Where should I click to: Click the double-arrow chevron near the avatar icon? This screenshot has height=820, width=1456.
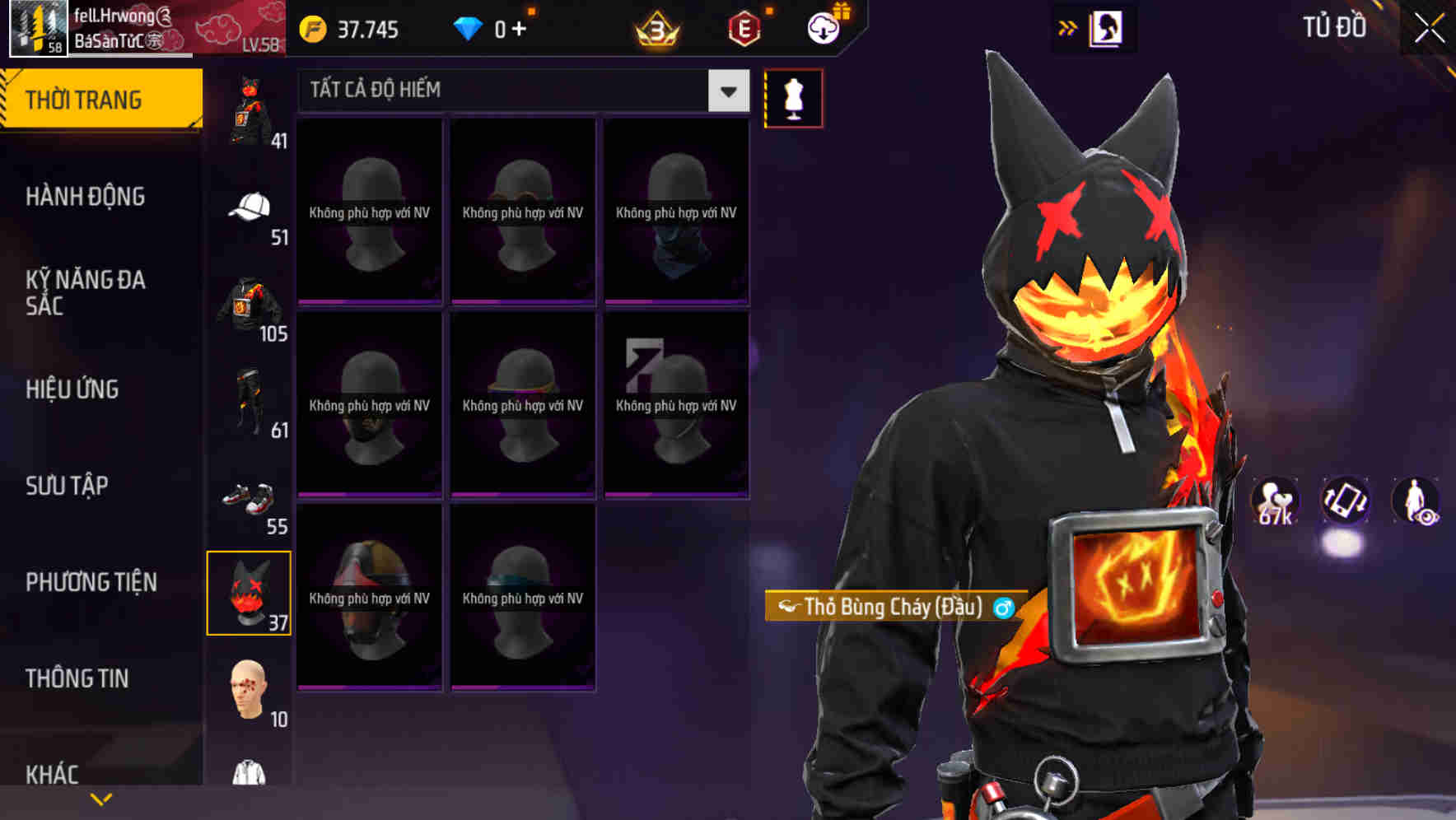[x=1069, y=27]
